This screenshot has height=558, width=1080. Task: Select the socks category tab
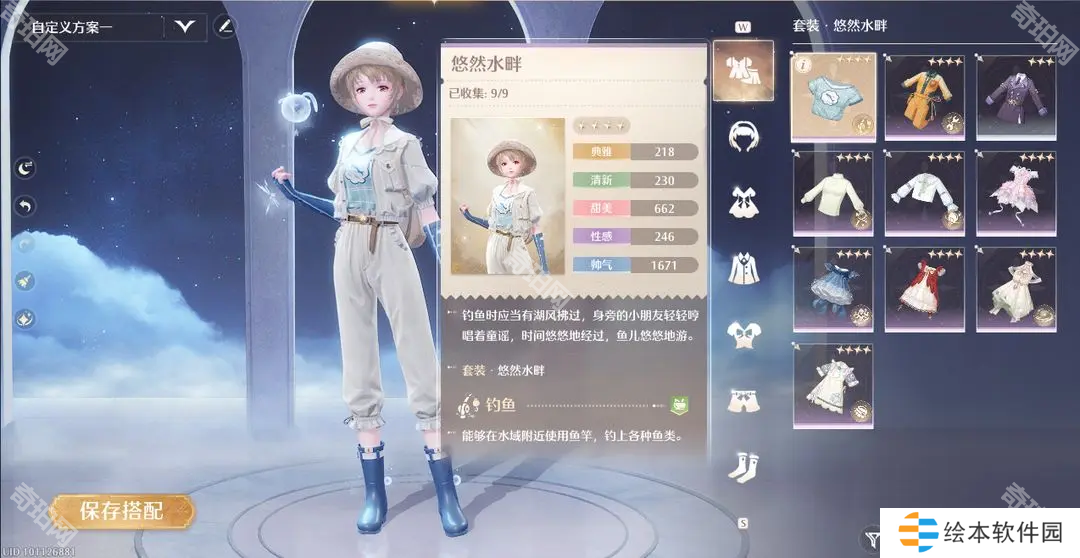742,466
